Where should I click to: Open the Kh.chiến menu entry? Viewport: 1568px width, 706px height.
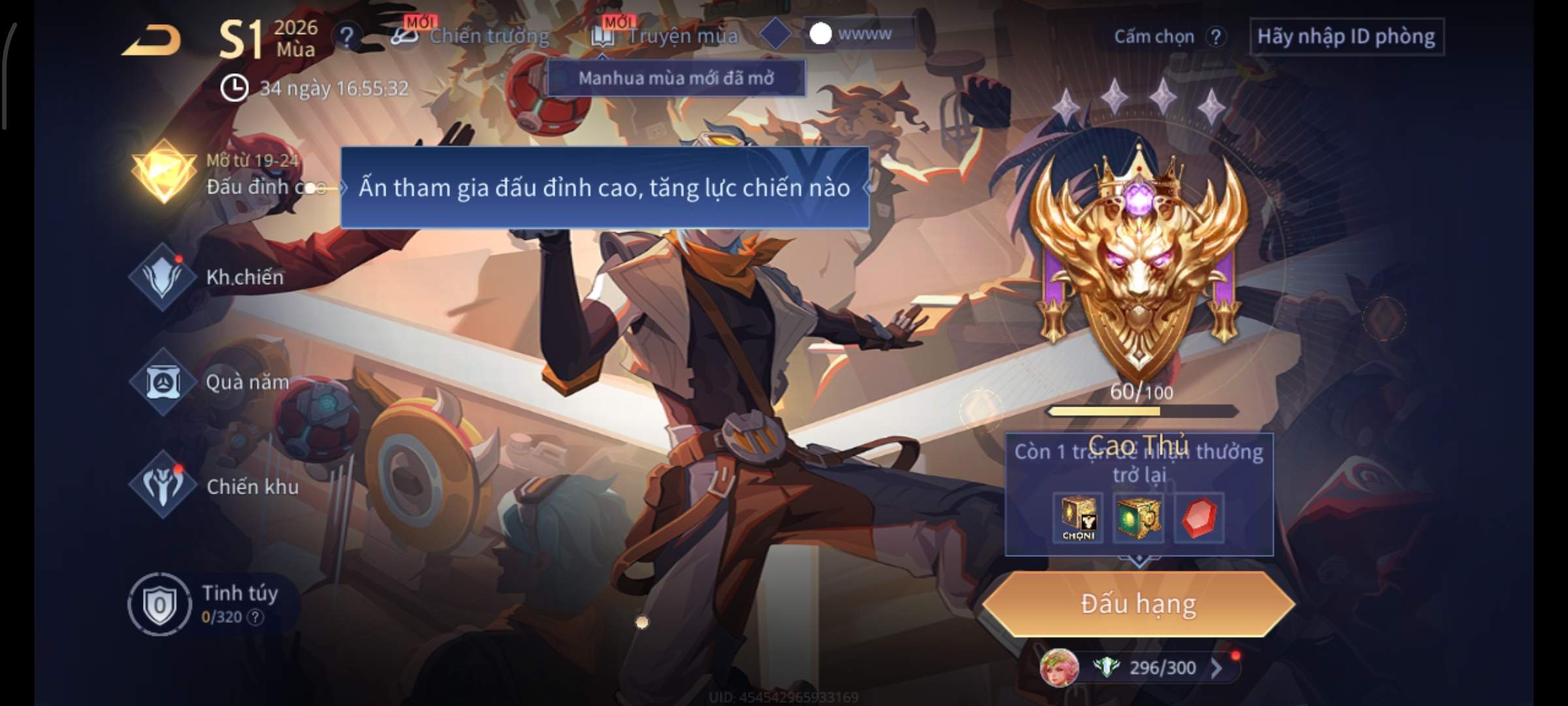point(163,277)
